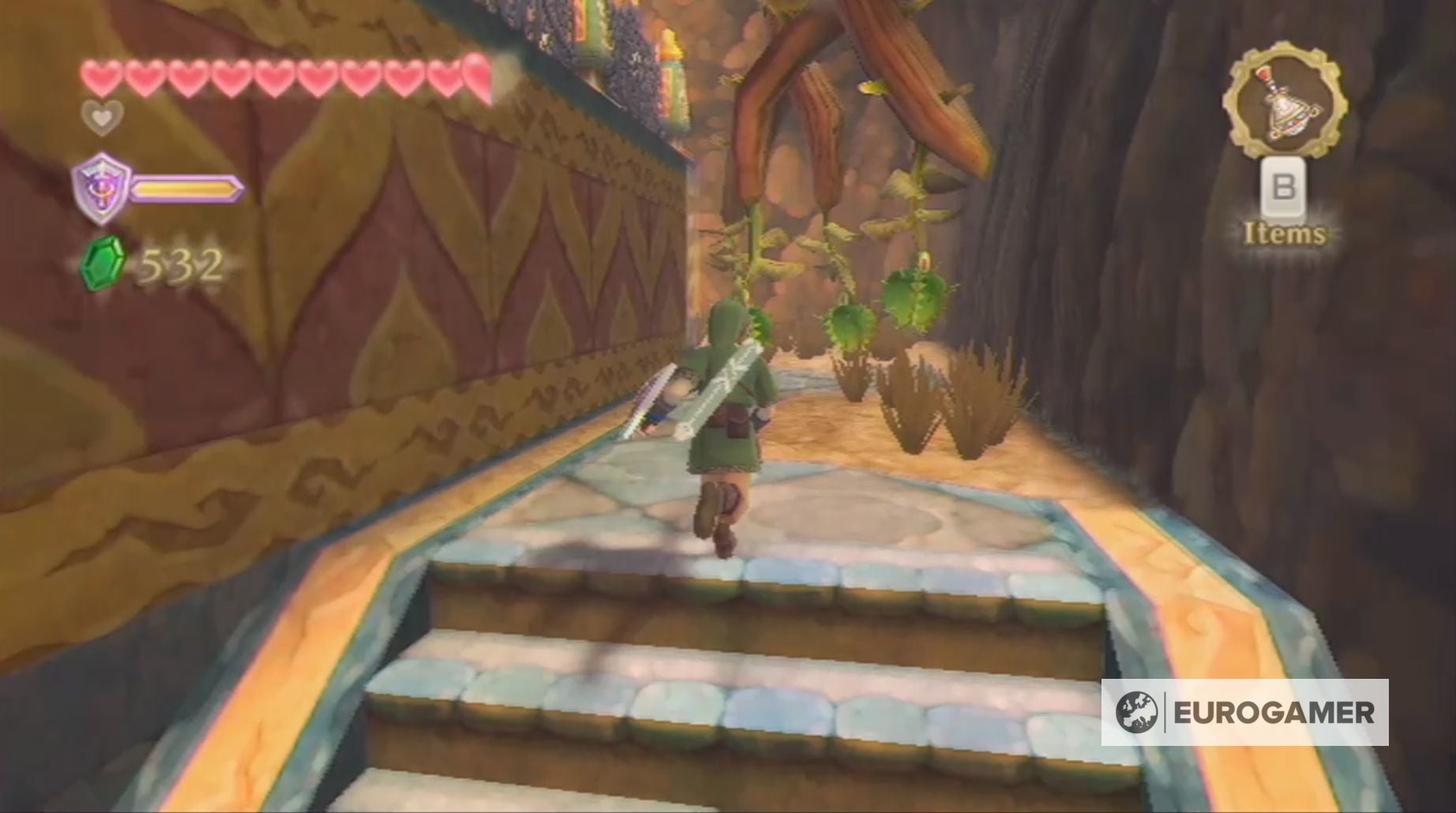This screenshot has height=813, width=1456.
Task: Toggle visibility of the heart meter
Action: [276, 75]
